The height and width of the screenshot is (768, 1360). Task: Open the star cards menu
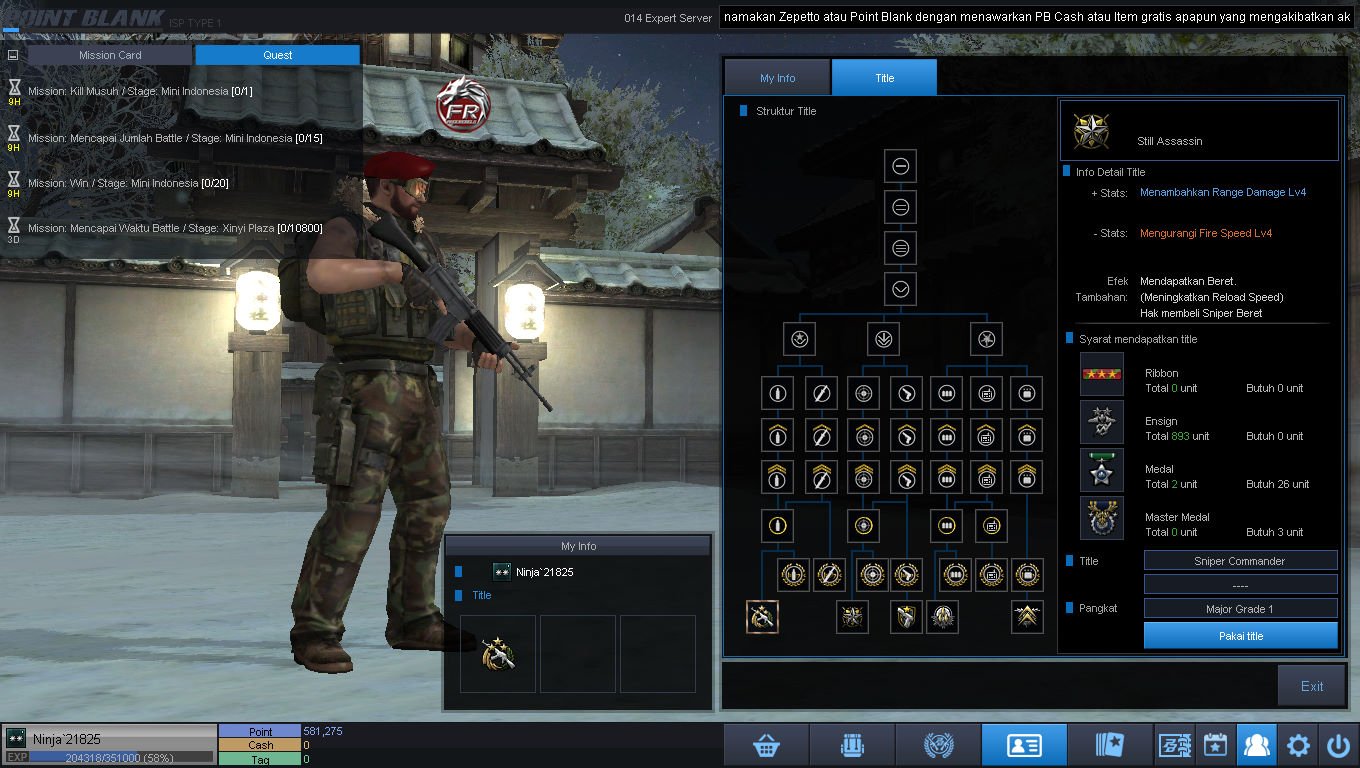tap(1110, 745)
